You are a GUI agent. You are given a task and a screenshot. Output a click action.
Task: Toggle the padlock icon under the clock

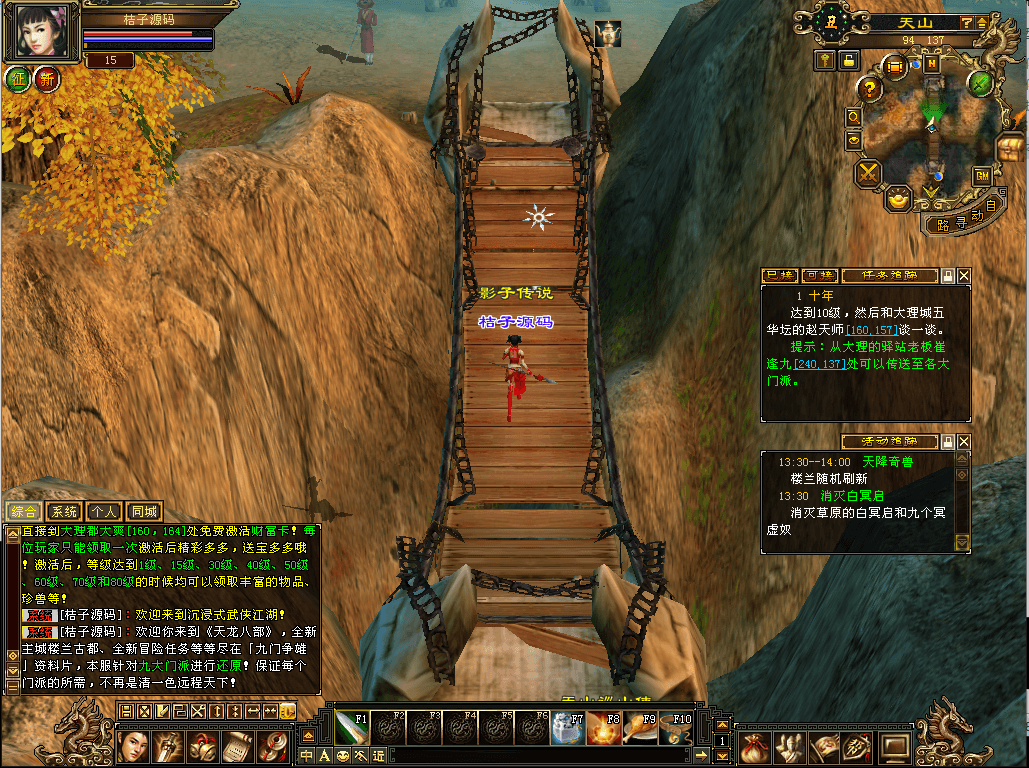coord(849,60)
